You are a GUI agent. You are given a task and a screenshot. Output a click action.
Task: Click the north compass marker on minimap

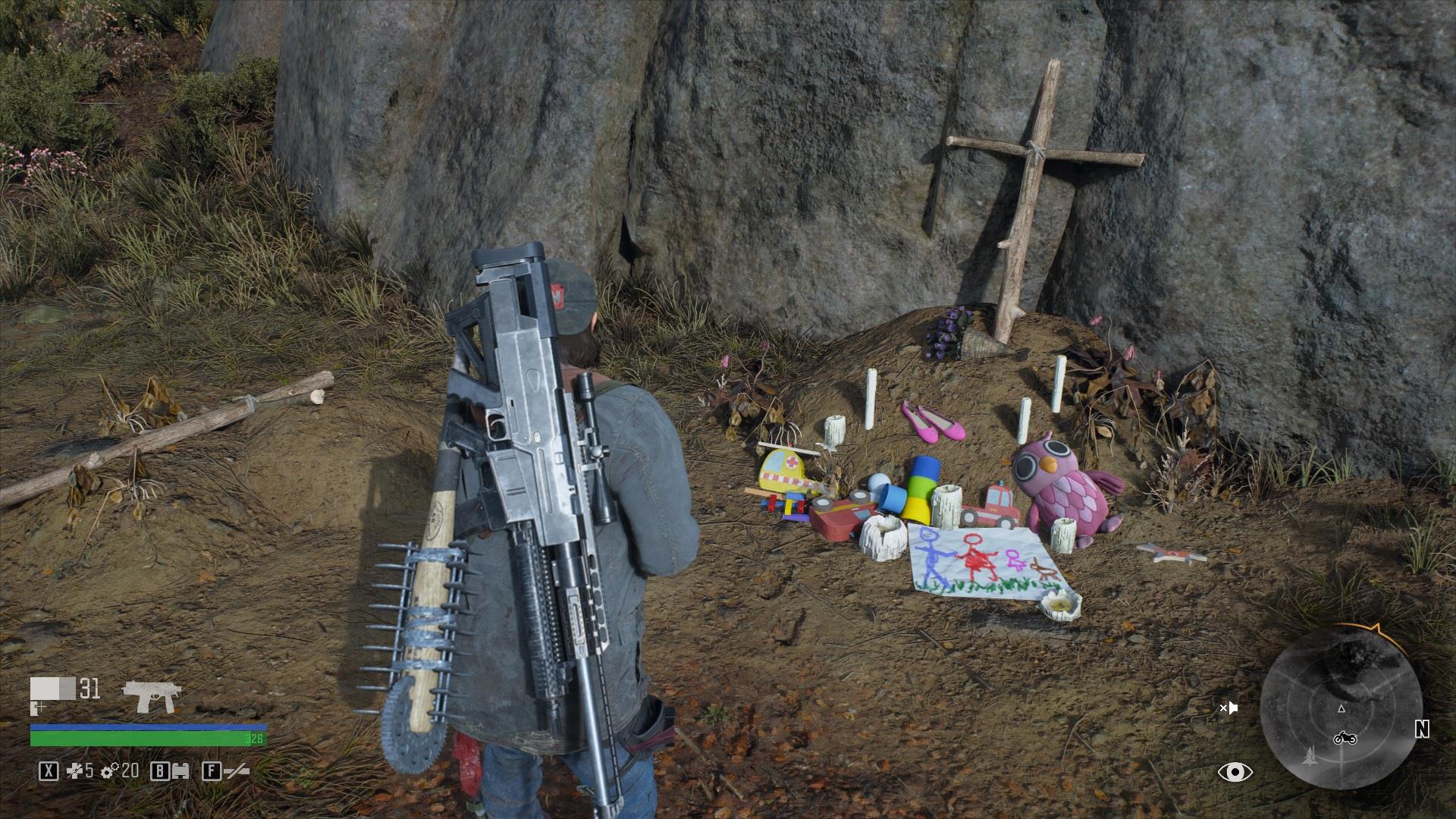click(1421, 730)
